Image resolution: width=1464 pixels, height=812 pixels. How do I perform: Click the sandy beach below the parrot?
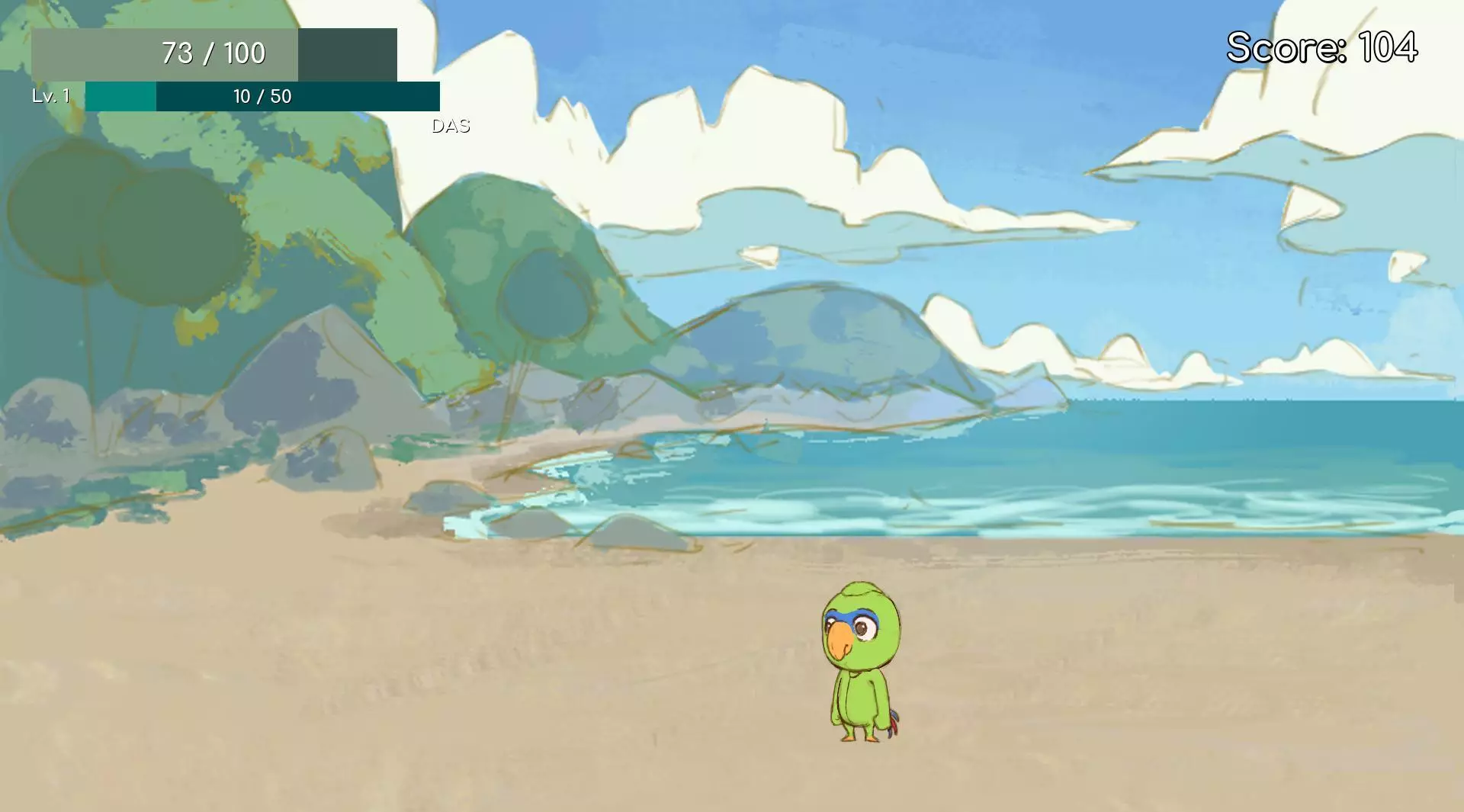(862, 778)
